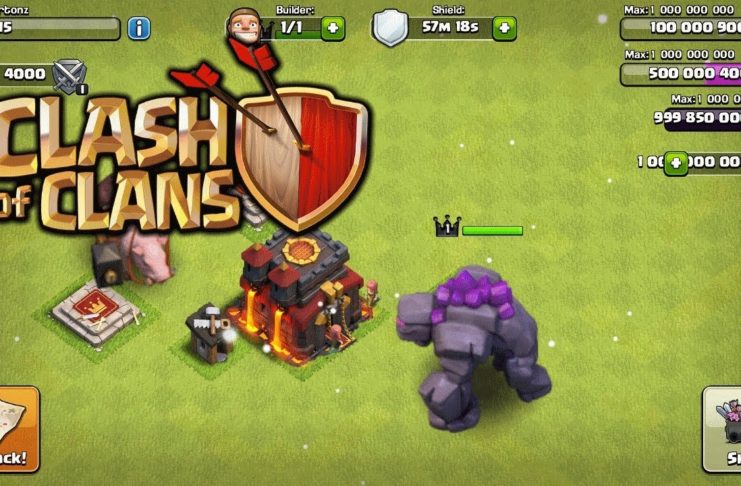Tap the trophy league badge icon
Image resolution: width=741 pixels, height=486 pixels.
[x=70, y=74]
